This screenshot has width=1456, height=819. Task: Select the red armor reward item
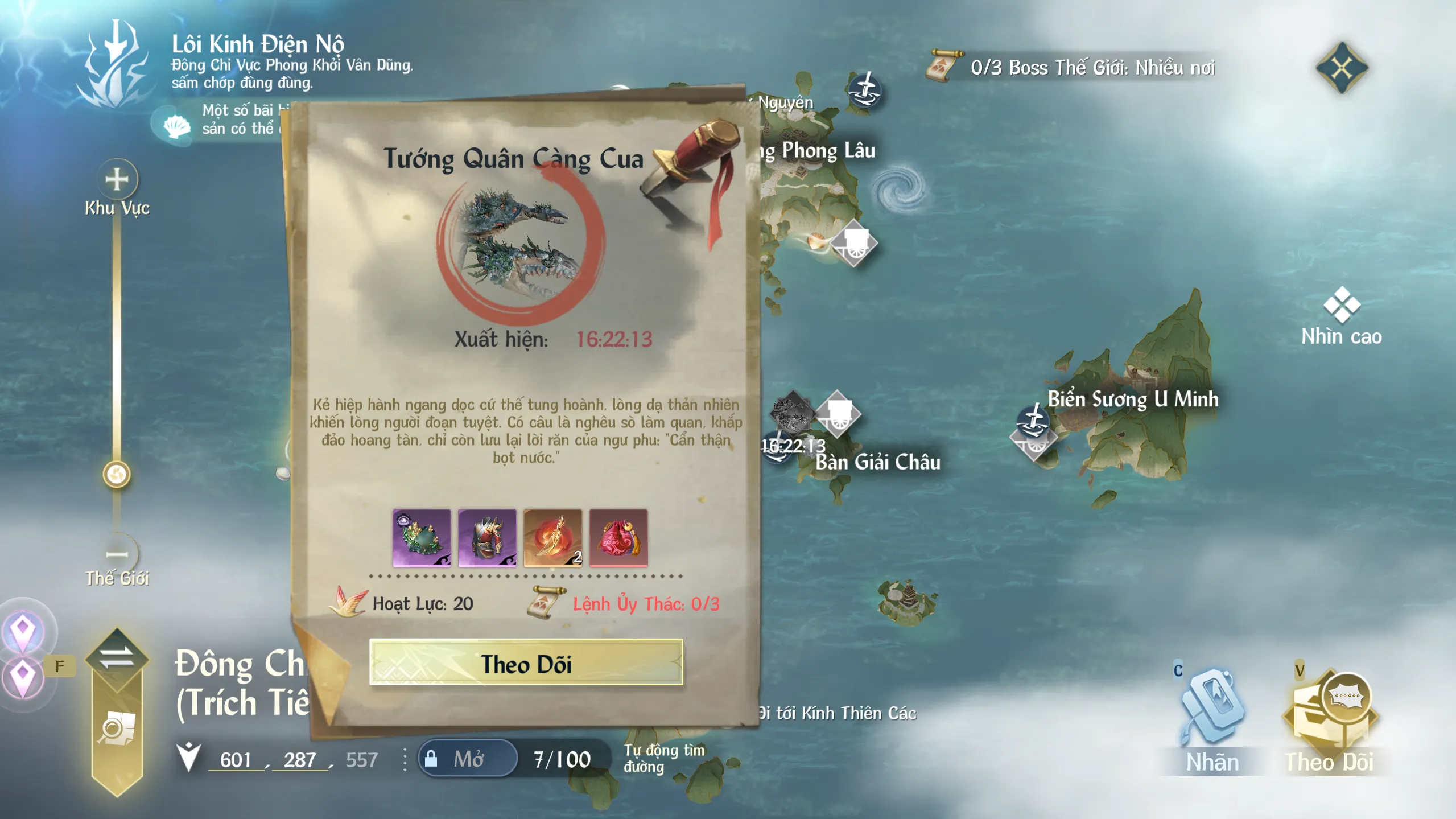point(487,538)
